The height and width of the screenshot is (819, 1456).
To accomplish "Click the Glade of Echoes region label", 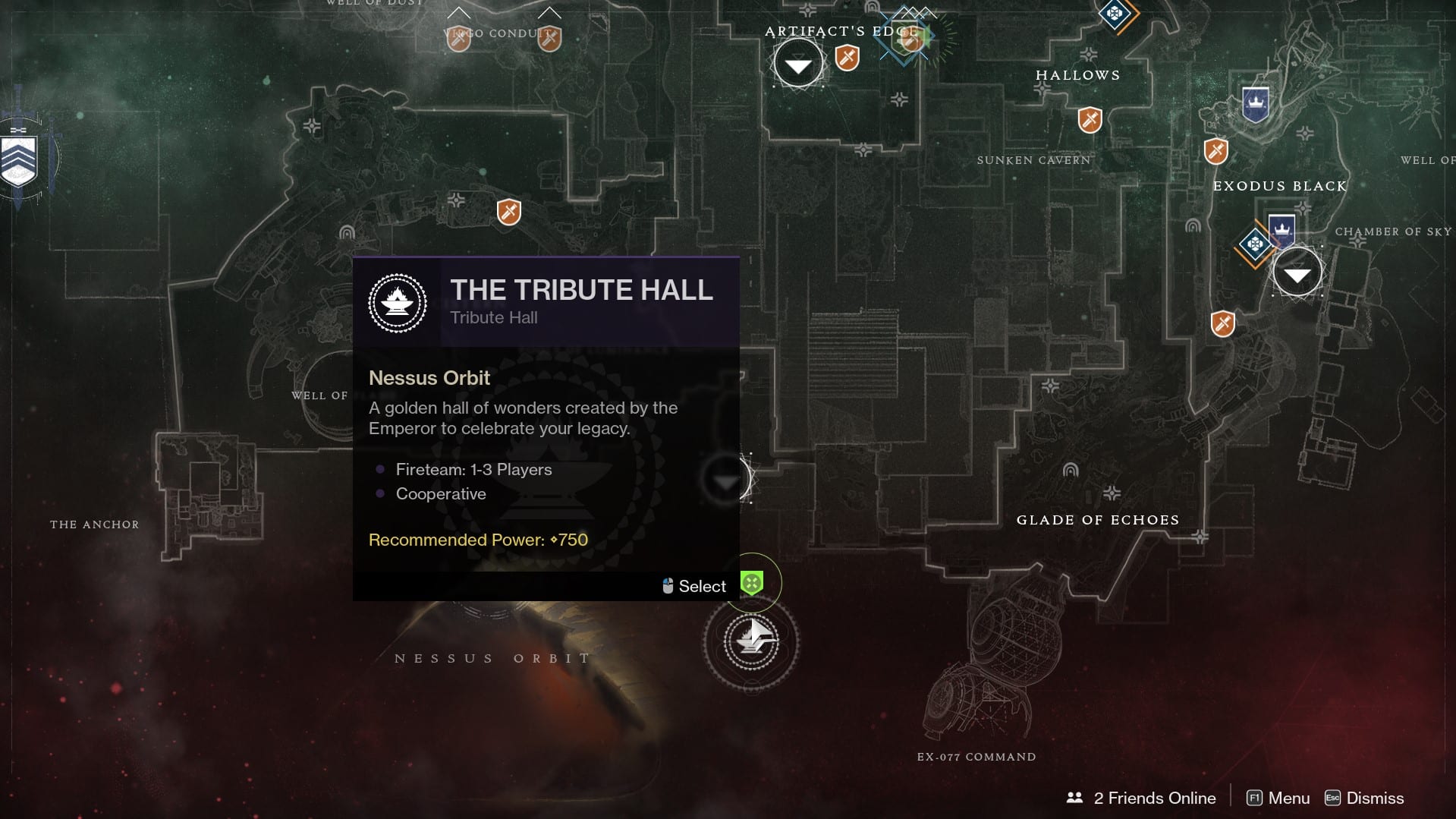I will pyautogui.click(x=1098, y=520).
